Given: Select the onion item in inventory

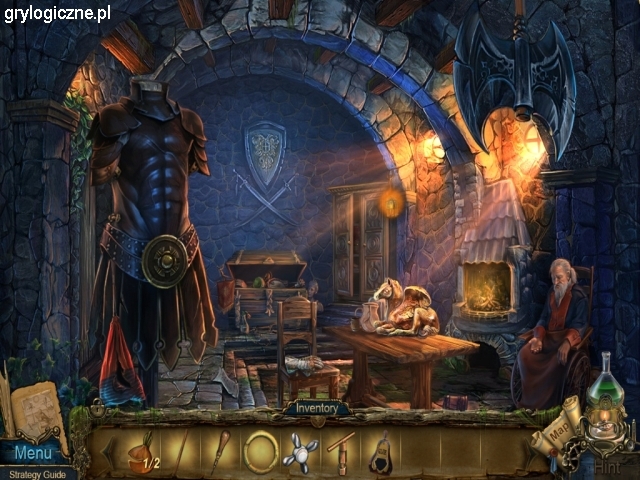Looking at the screenshot, I should point(142,450).
